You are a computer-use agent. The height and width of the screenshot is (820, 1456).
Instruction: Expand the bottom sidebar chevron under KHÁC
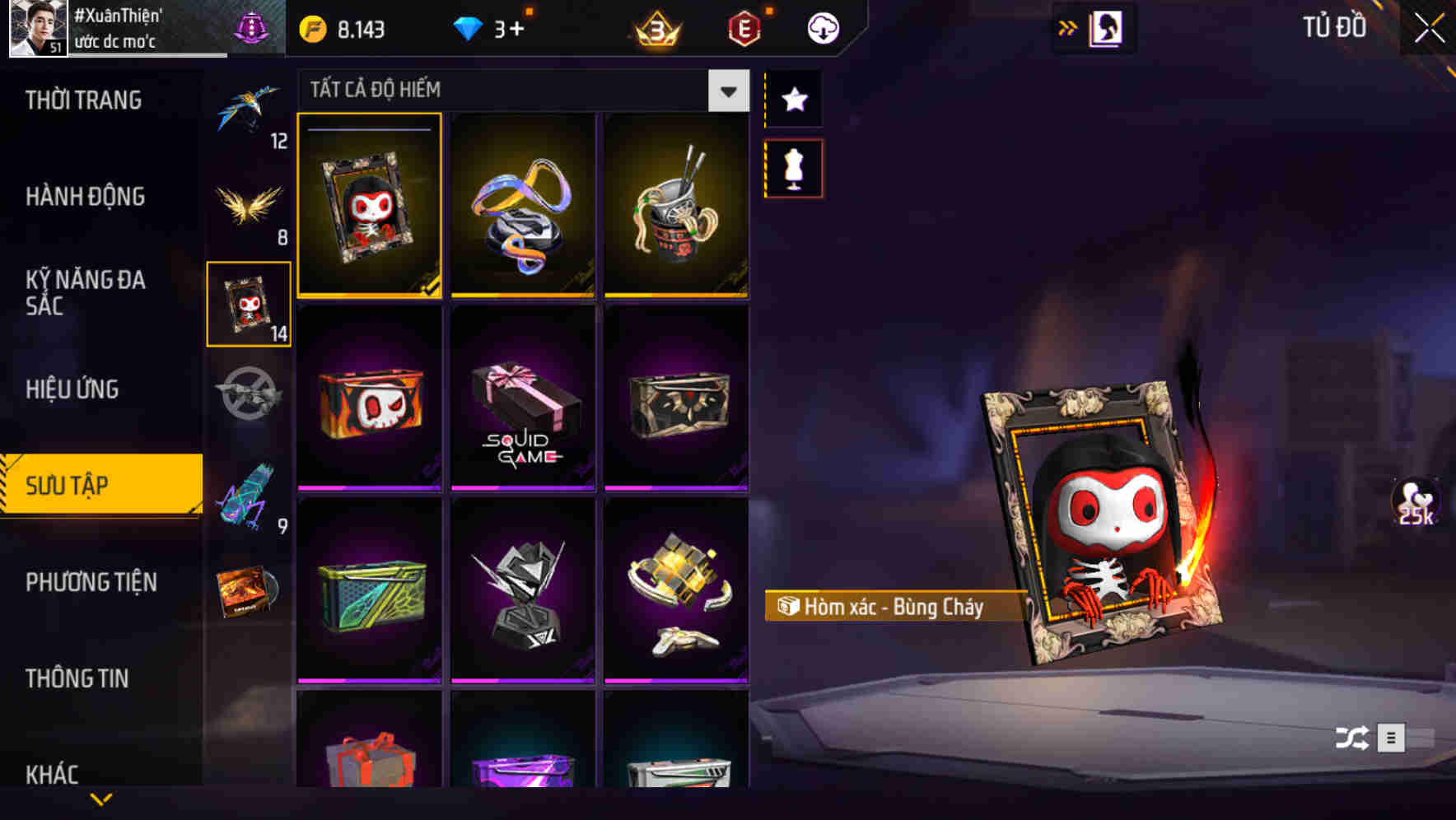coord(100,799)
